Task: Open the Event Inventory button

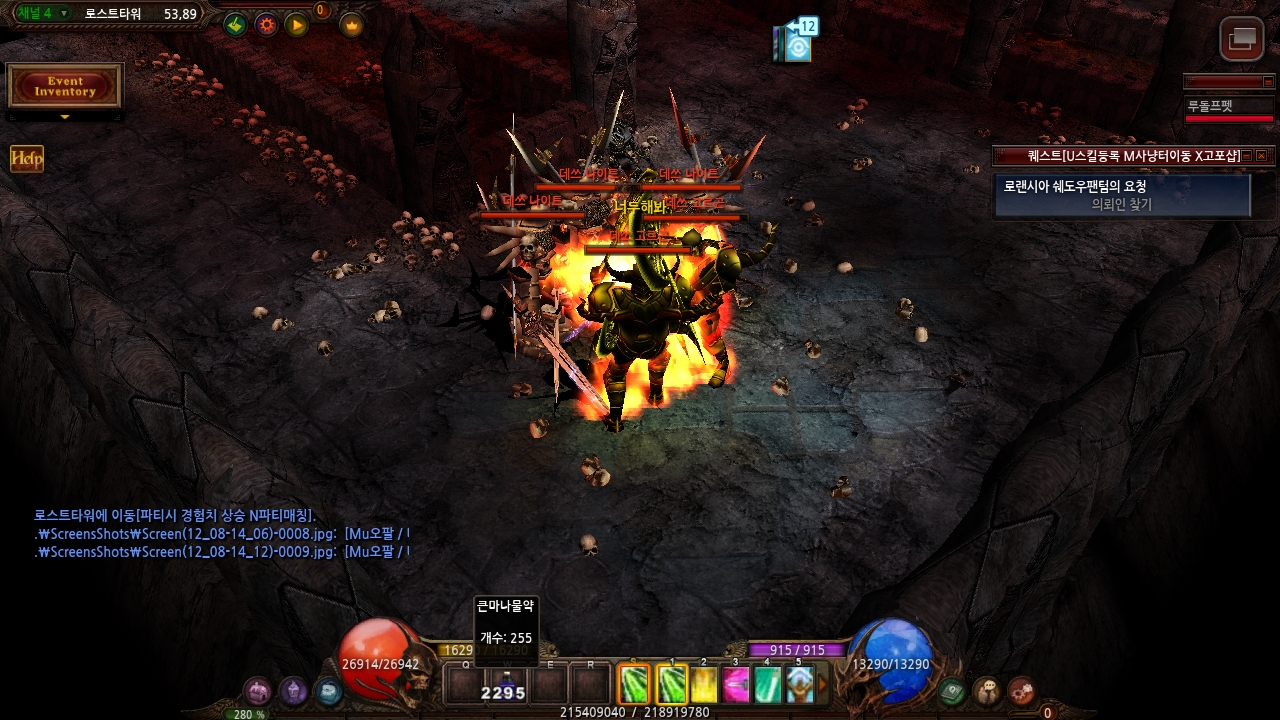Action: pyautogui.click(x=65, y=87)
